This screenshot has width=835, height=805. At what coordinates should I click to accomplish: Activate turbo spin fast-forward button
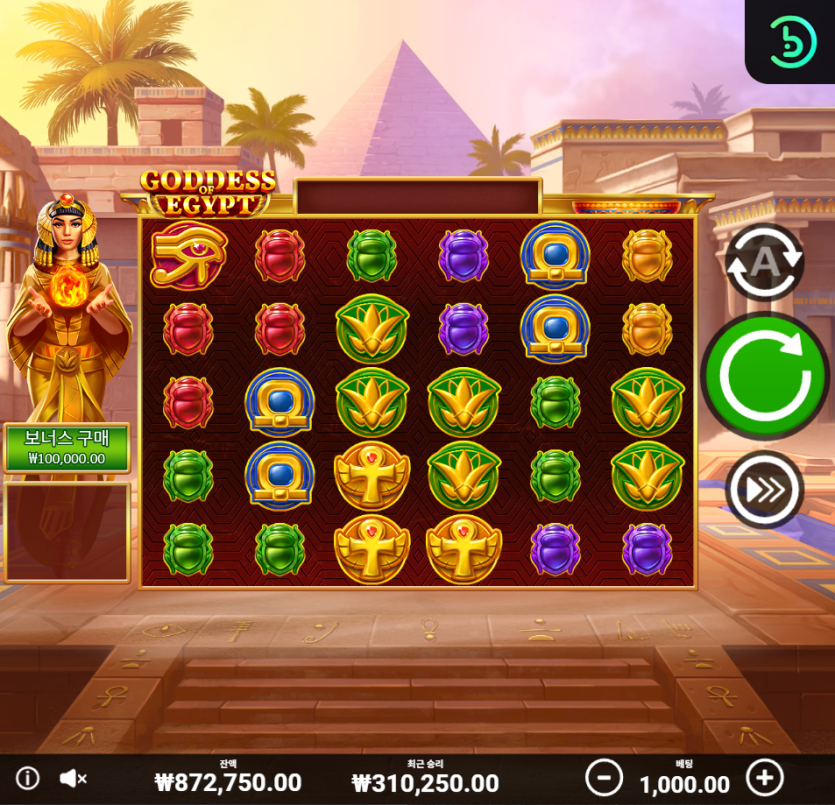(x=765, y=490)
